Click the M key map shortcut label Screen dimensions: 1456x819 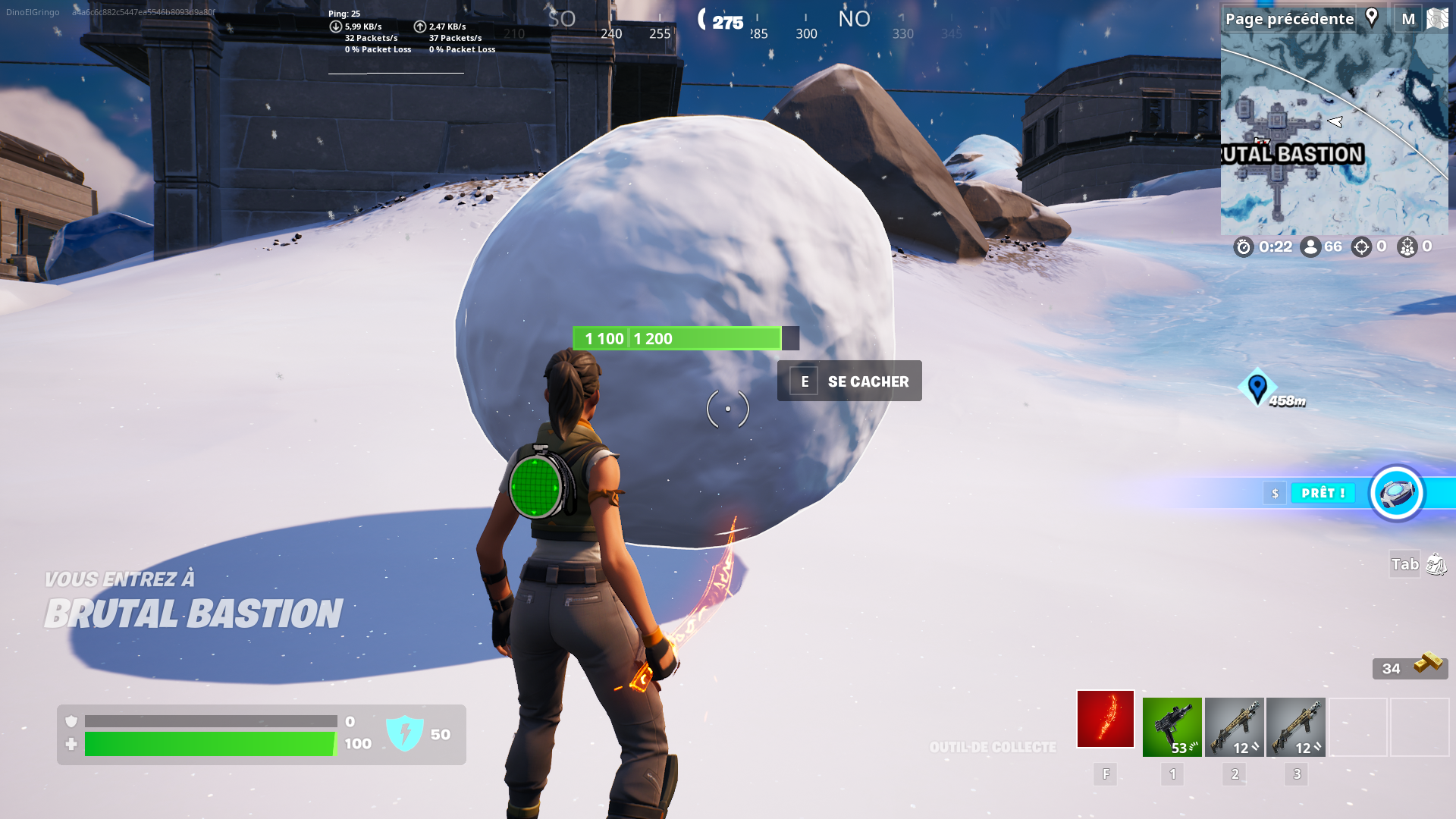(x=1407, y=18)
